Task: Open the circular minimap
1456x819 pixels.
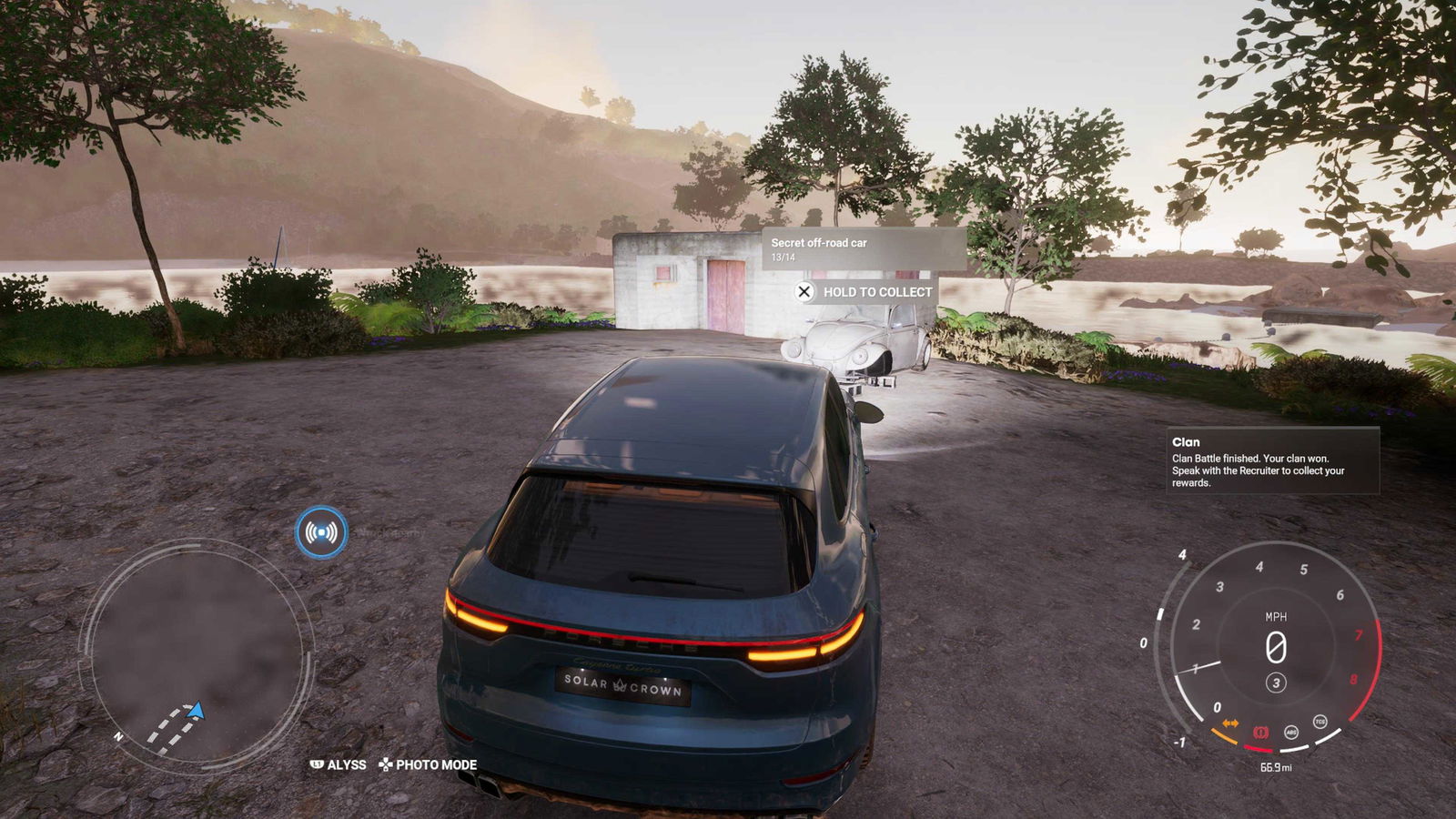Action: pos(197,652)
